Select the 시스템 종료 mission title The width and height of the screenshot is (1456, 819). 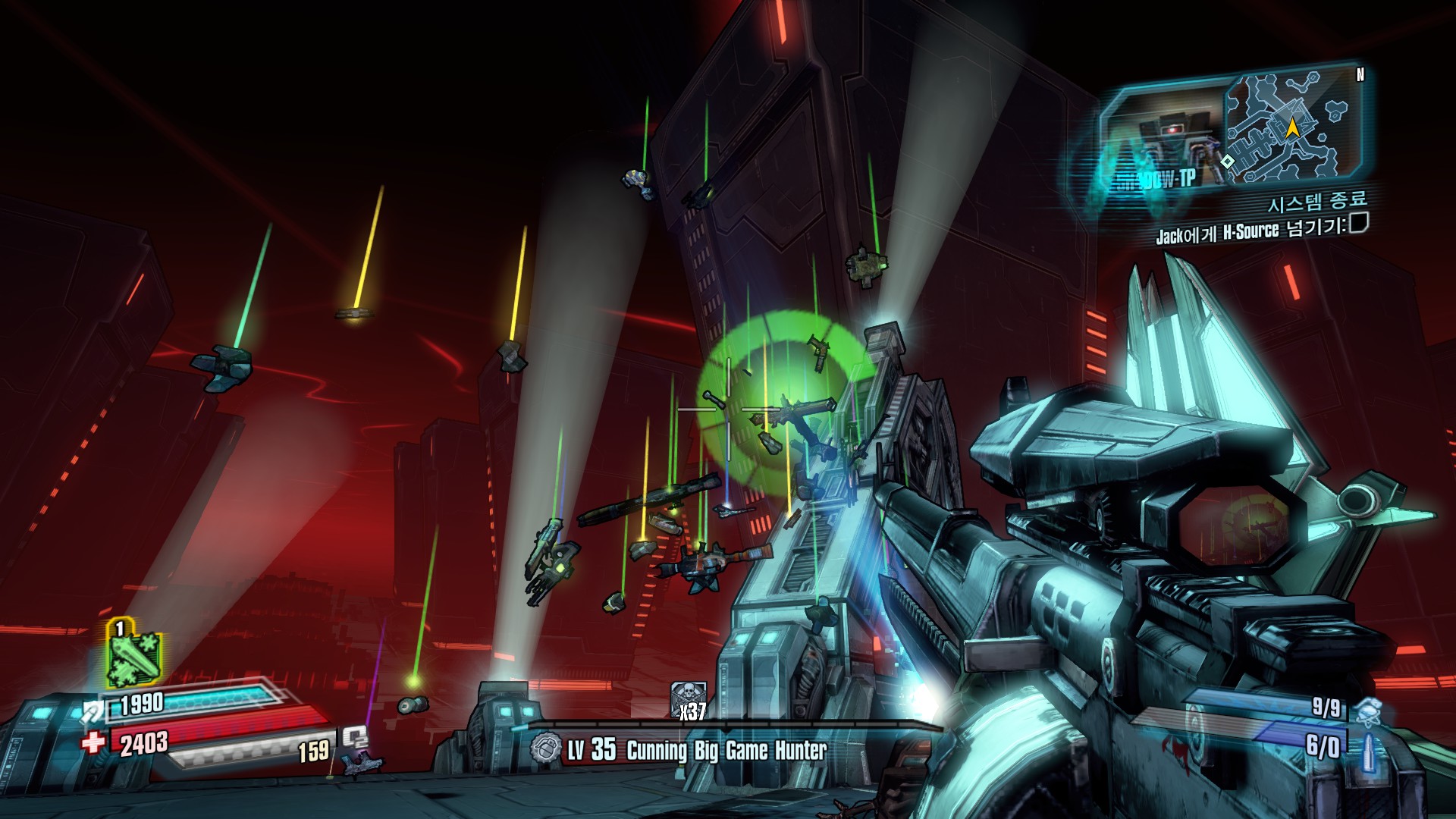tap(1317, 202)
